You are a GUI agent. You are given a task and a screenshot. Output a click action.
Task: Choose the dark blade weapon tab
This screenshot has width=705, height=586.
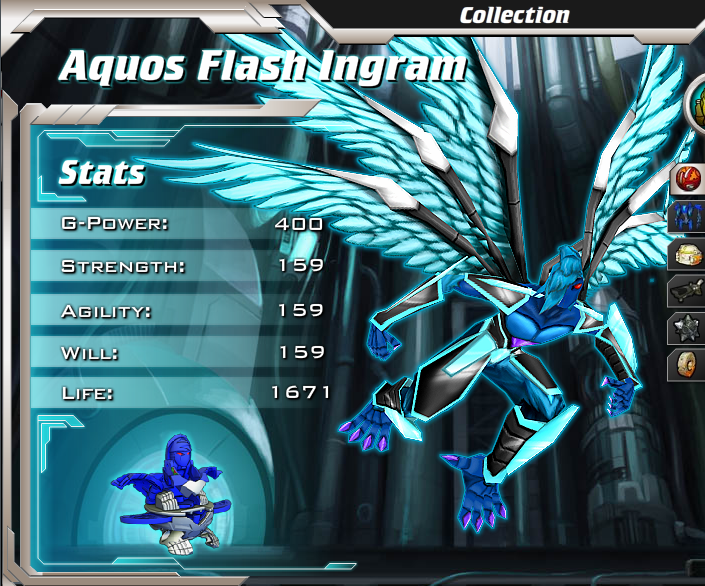point(690,290)
